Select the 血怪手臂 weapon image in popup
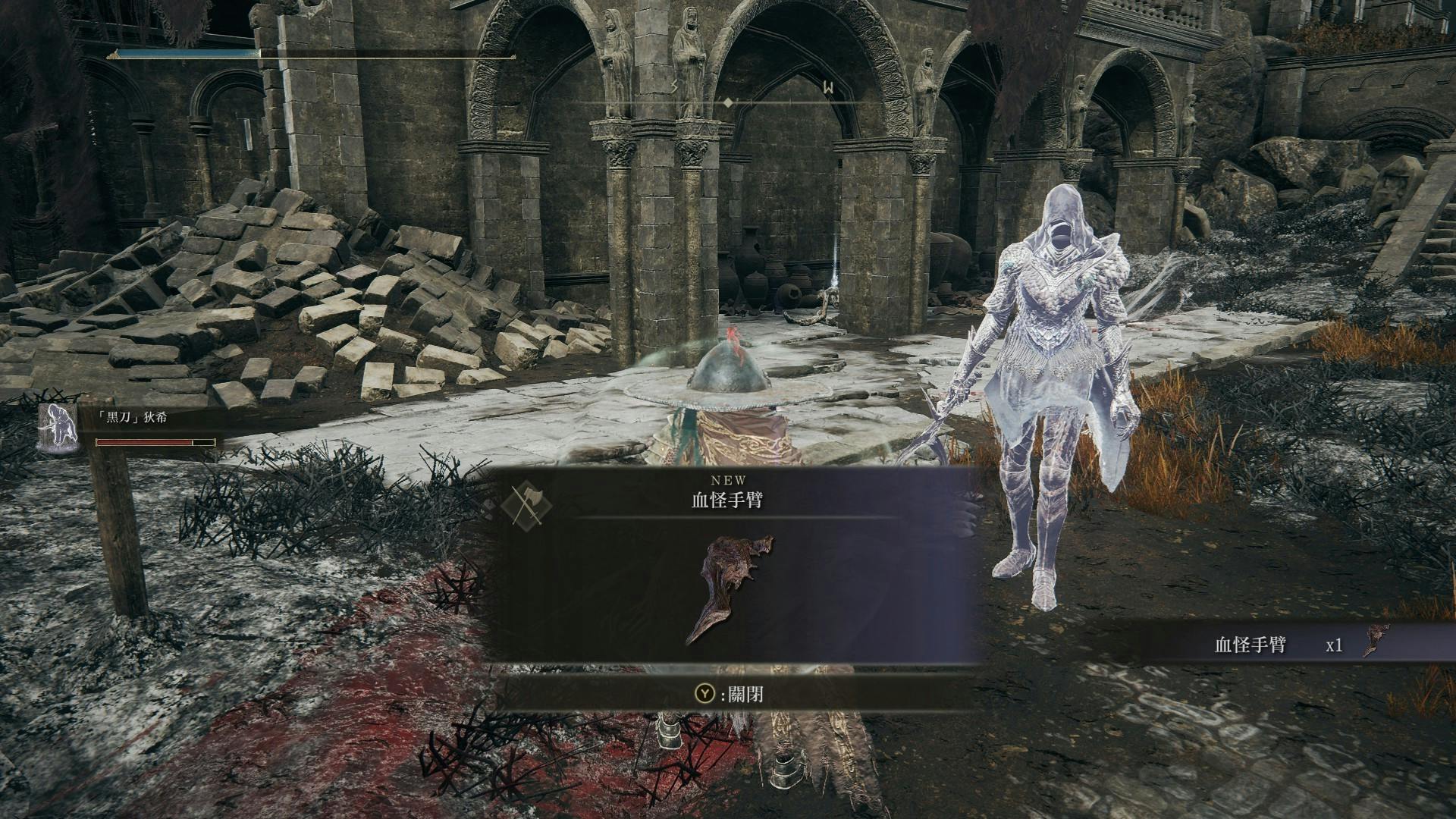 [x=729, y=588]
